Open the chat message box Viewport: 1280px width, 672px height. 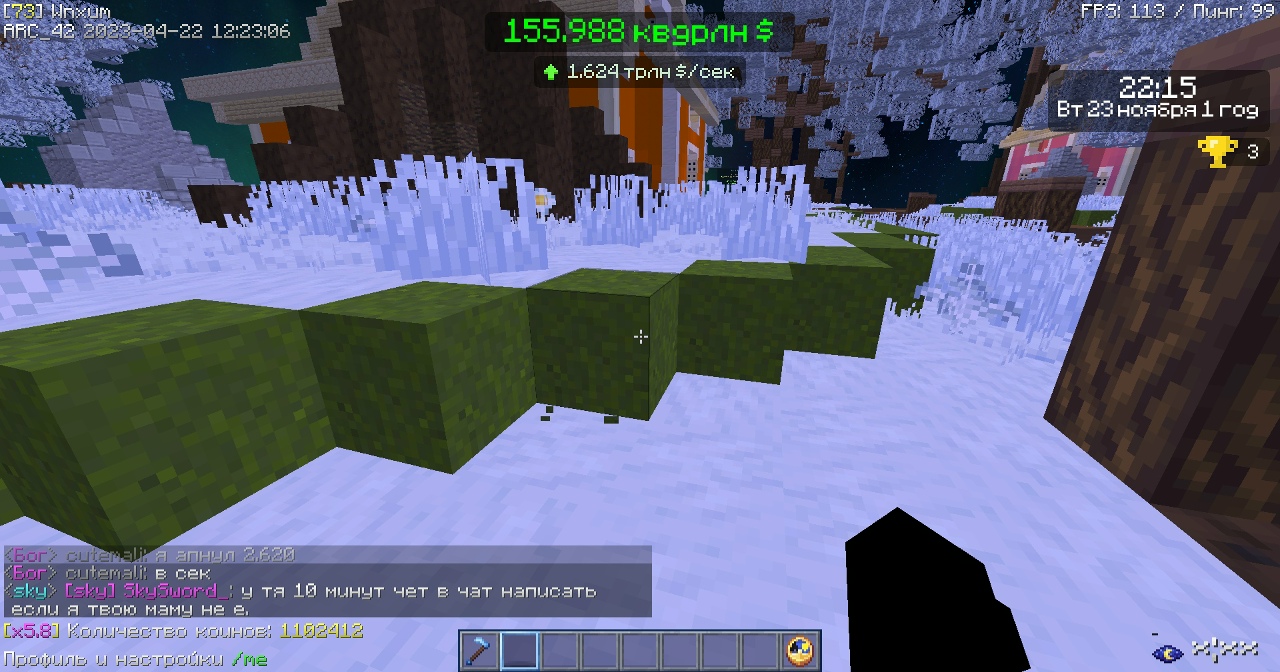(x=328, y=581)
